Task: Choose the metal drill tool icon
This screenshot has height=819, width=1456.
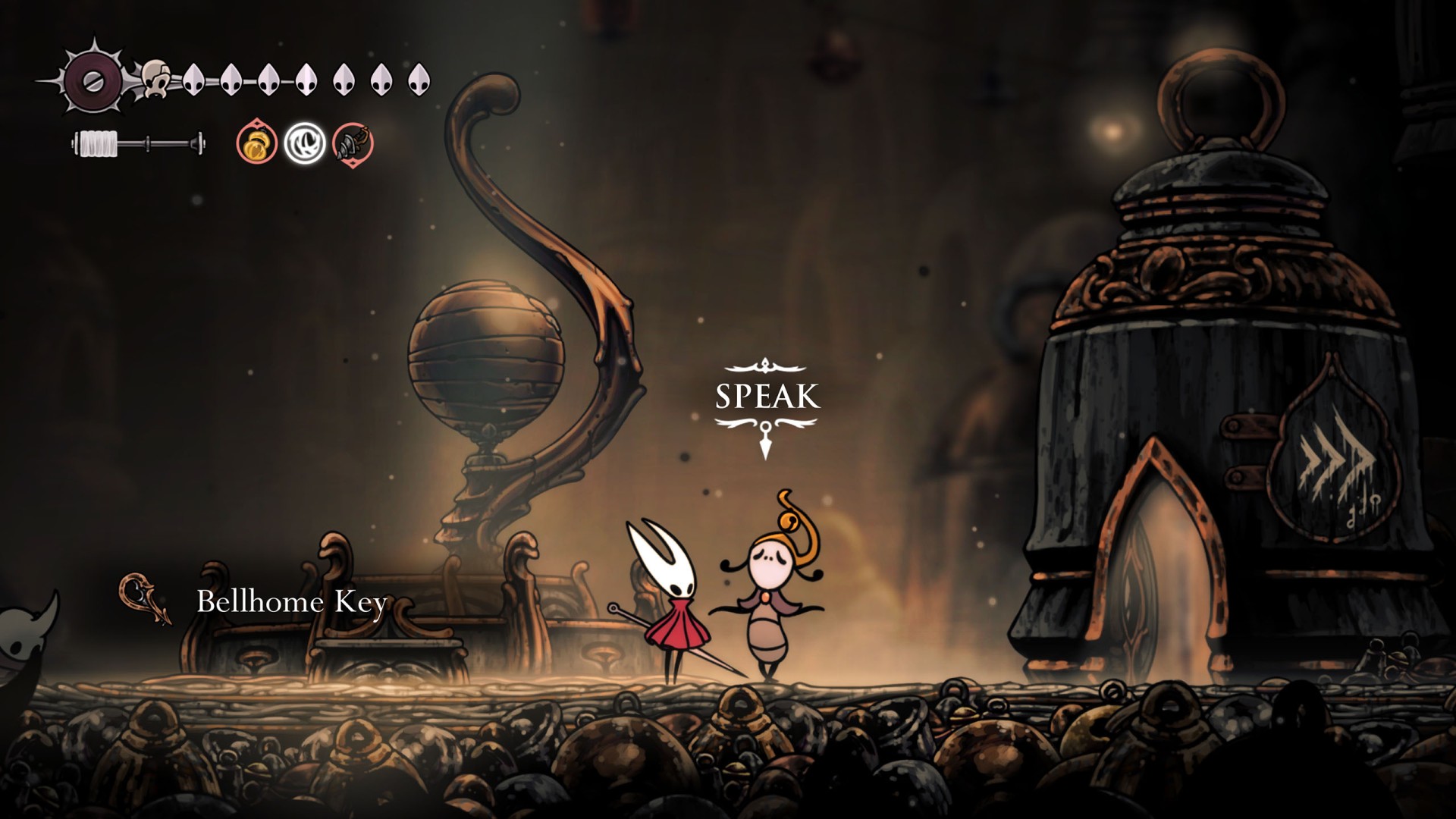Action: [353, 143]
